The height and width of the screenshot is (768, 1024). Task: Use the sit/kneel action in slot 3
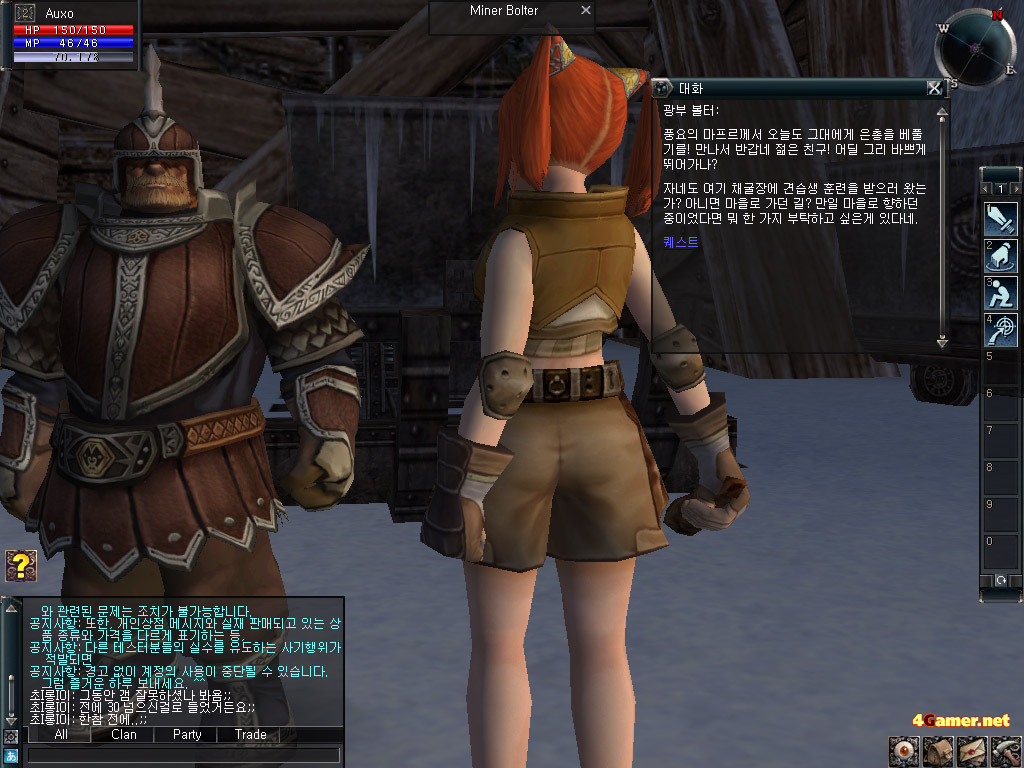click(1001, 292)
